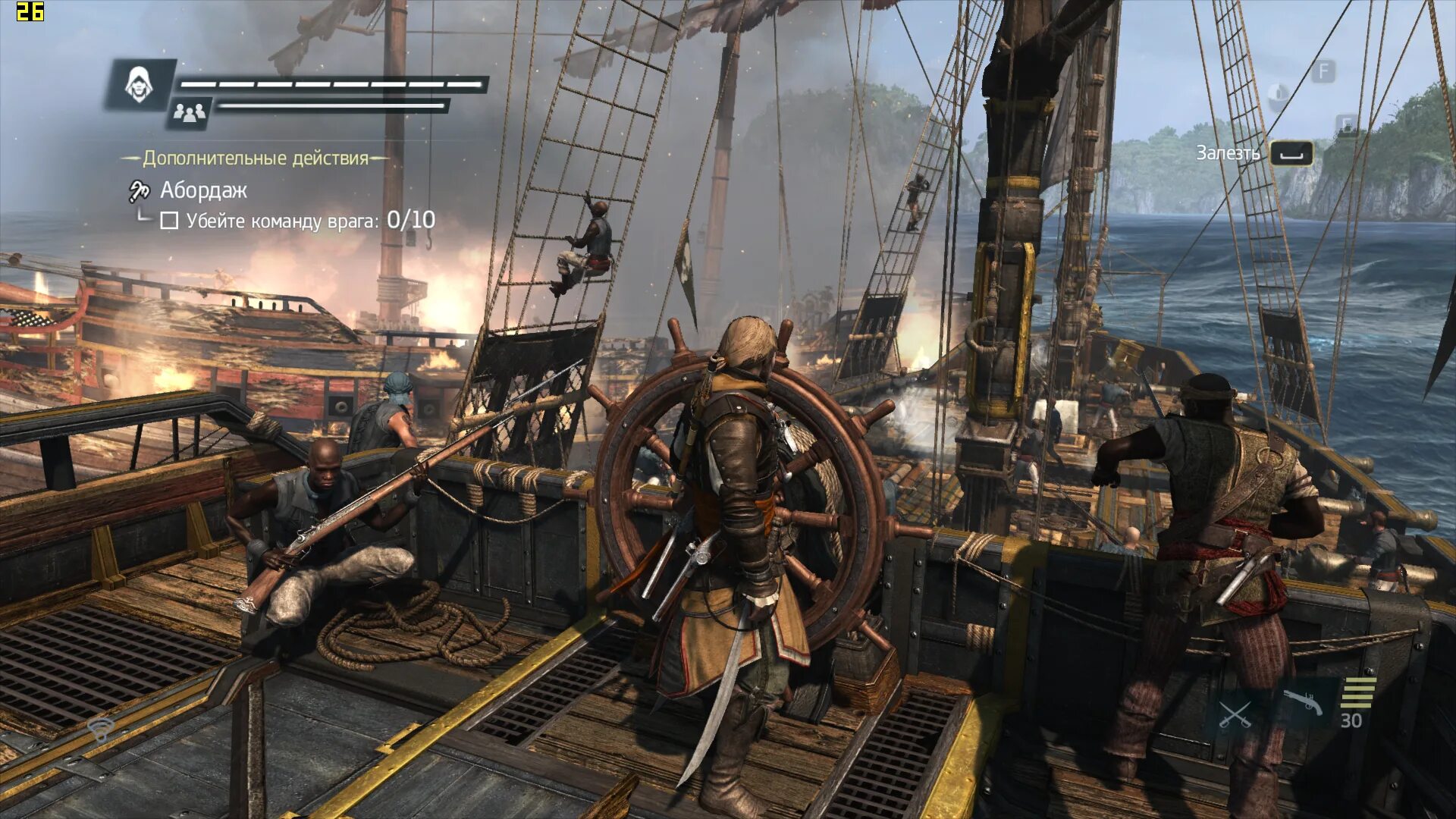This screenshot has height=819, width=1456.
Task: Click the Дополнительные действия header
Action: point(255,158)
